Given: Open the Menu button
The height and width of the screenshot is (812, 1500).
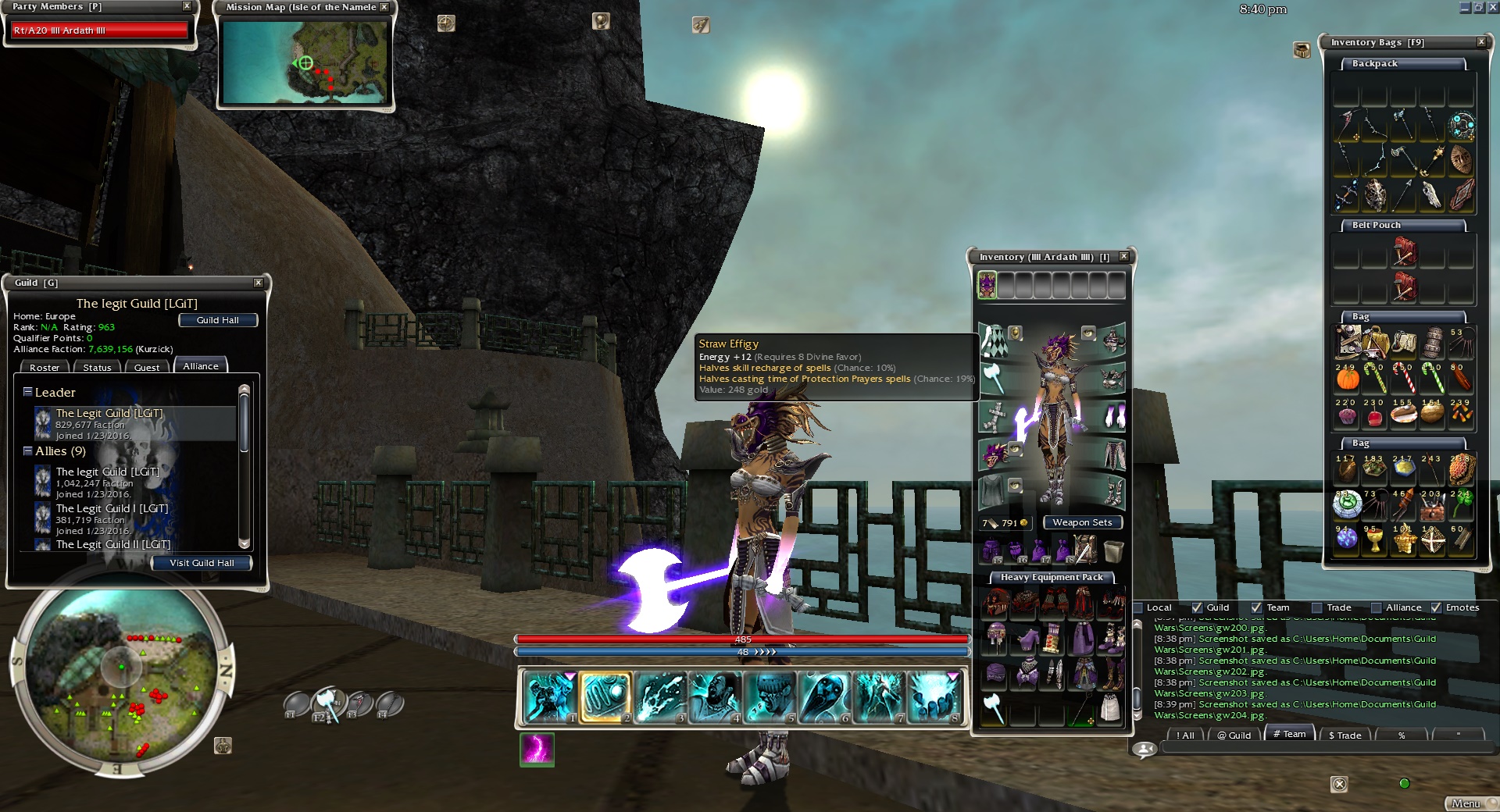Looking at the screenshot, I should (1466, 803).
